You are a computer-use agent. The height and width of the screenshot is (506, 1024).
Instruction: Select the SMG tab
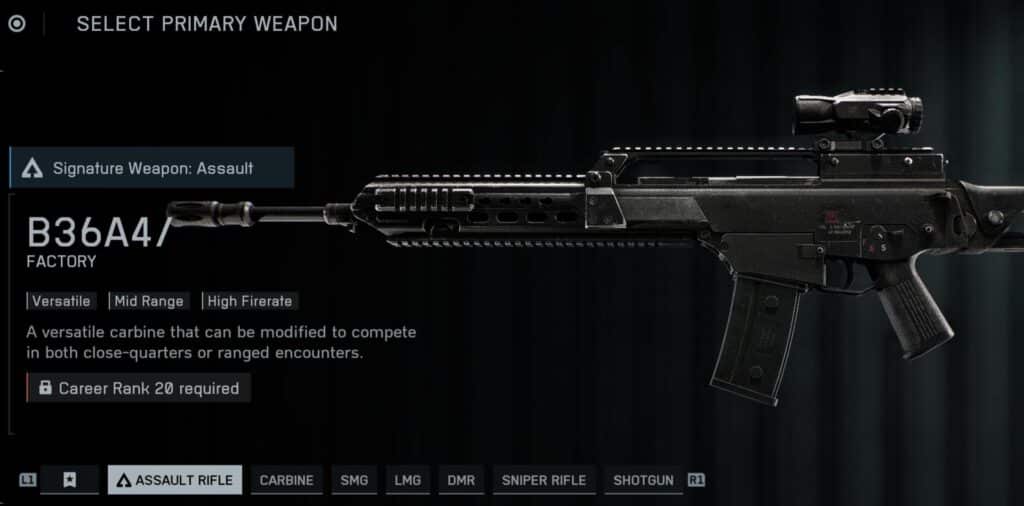tap(354, 480)
